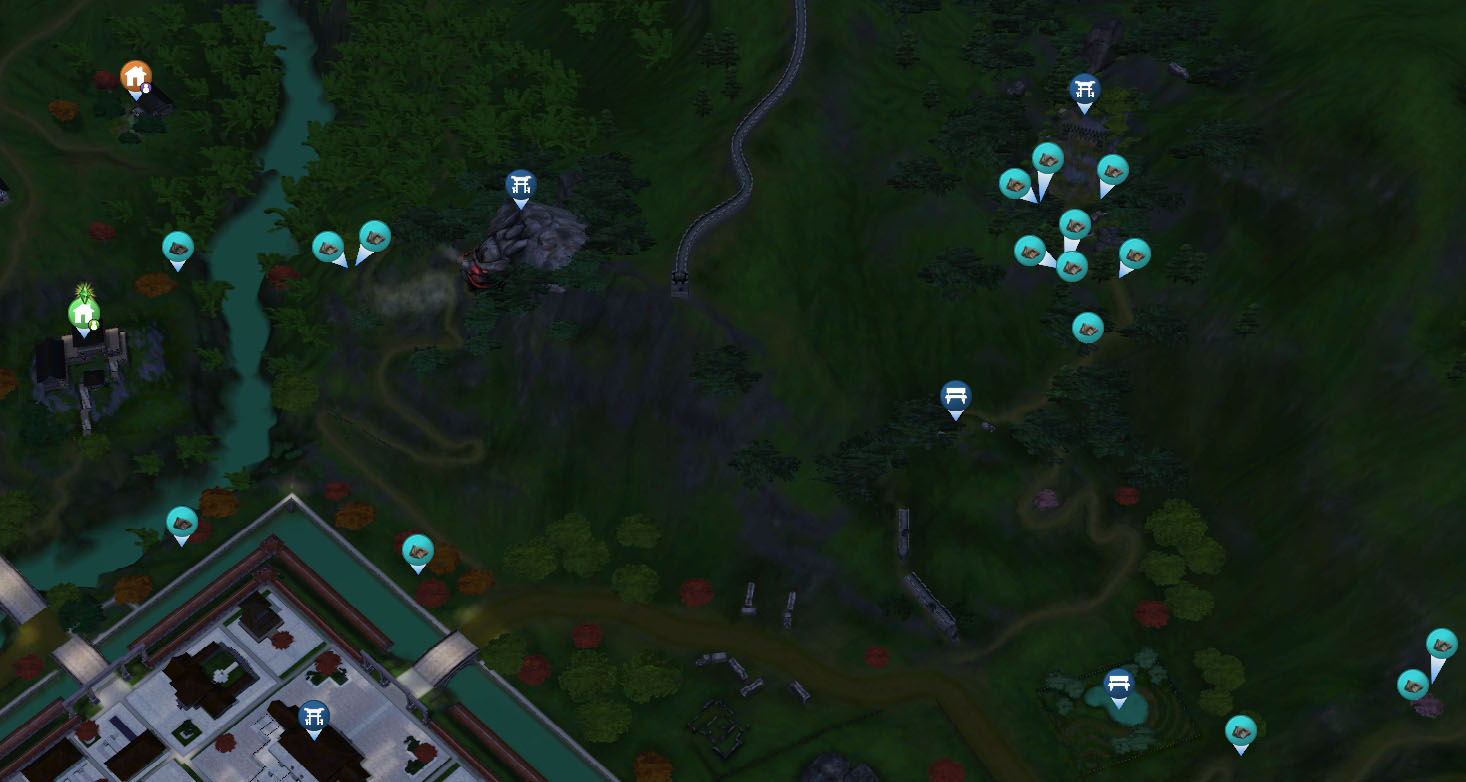Select the orange house map marker

(x=135, y=76)
